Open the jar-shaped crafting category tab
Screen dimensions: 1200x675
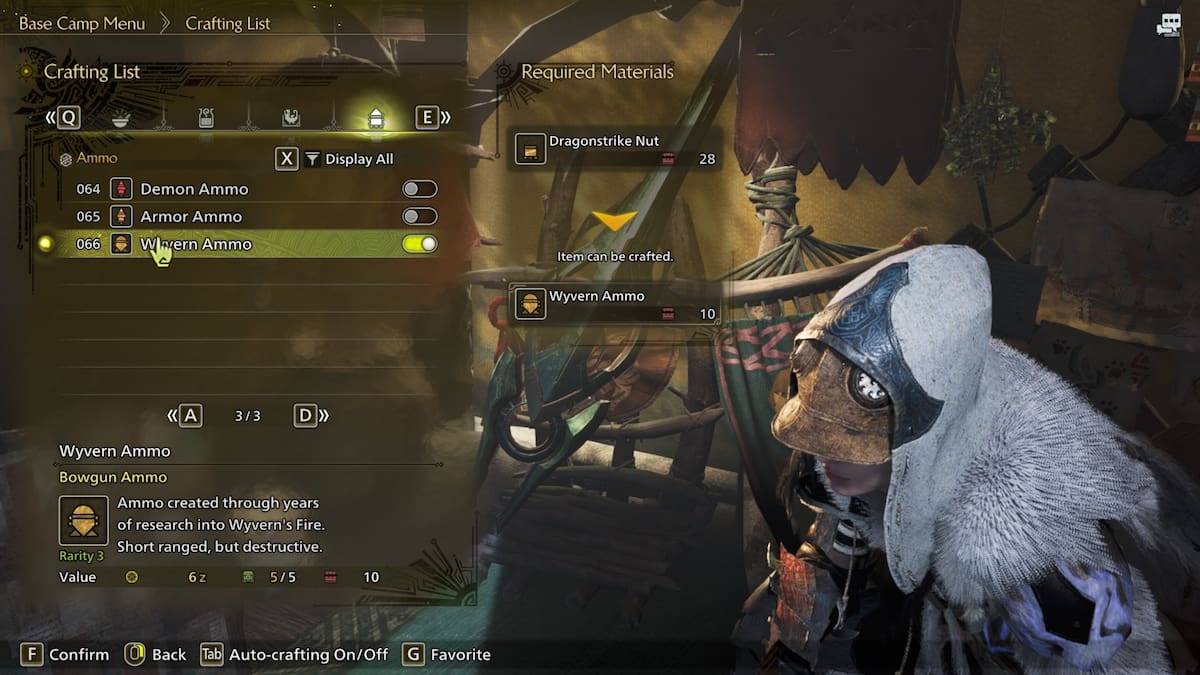206,118
